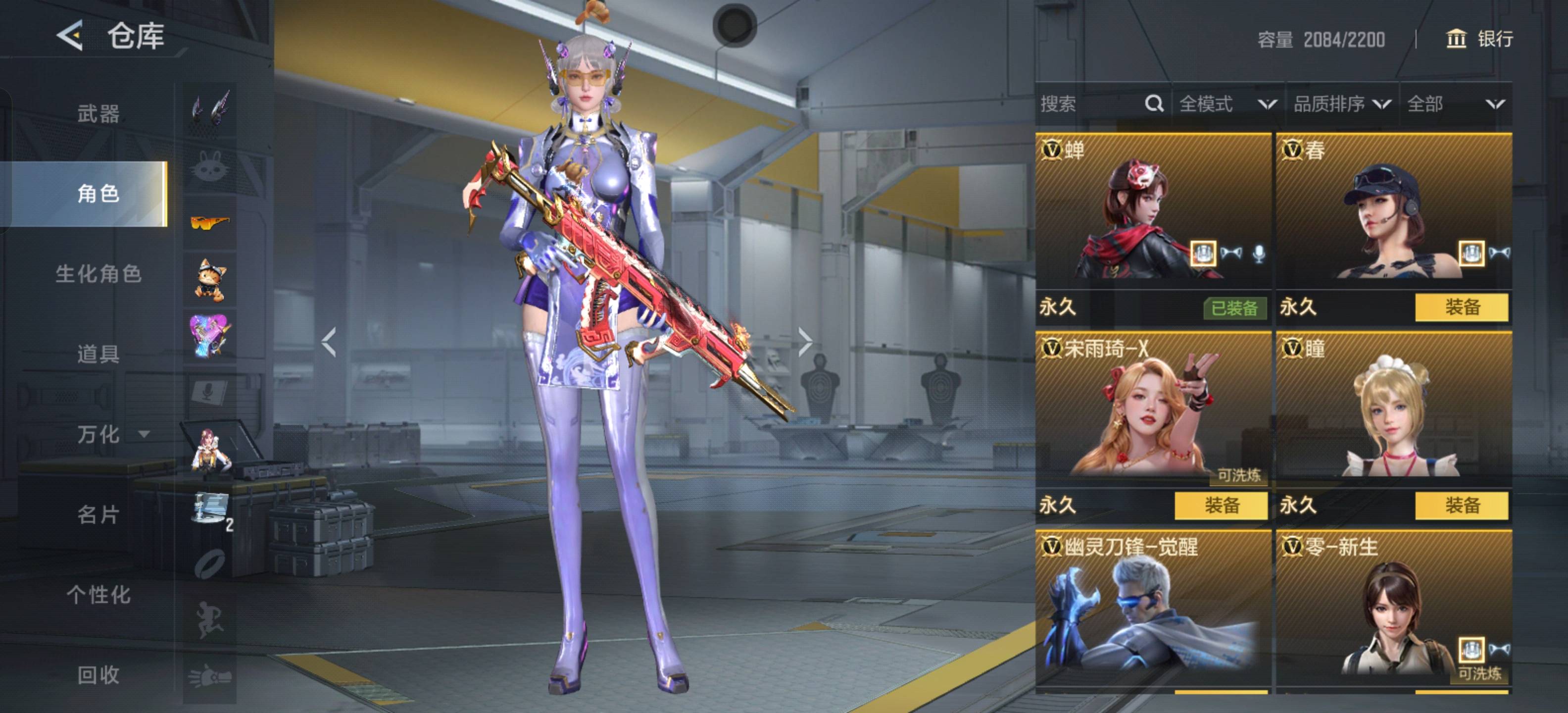Open the 银行 bank
Screen dimensions: 1568x713
[x=1479, y=39]
